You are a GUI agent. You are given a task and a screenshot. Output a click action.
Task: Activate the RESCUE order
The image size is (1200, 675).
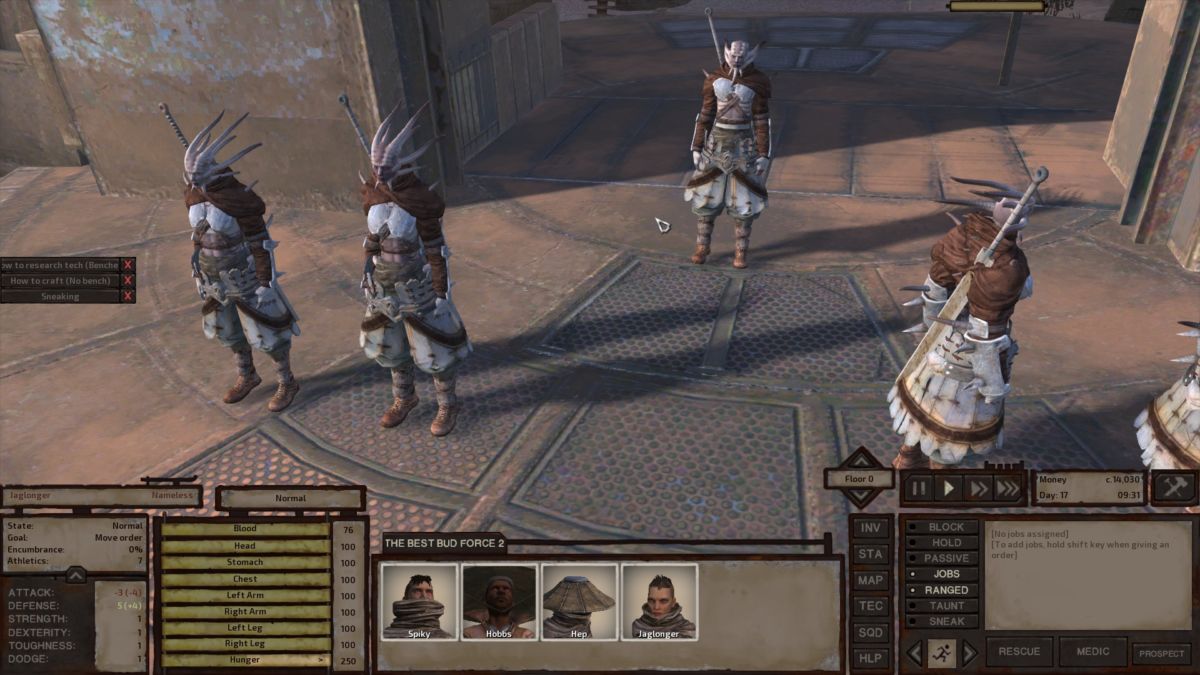(1019, 652)
